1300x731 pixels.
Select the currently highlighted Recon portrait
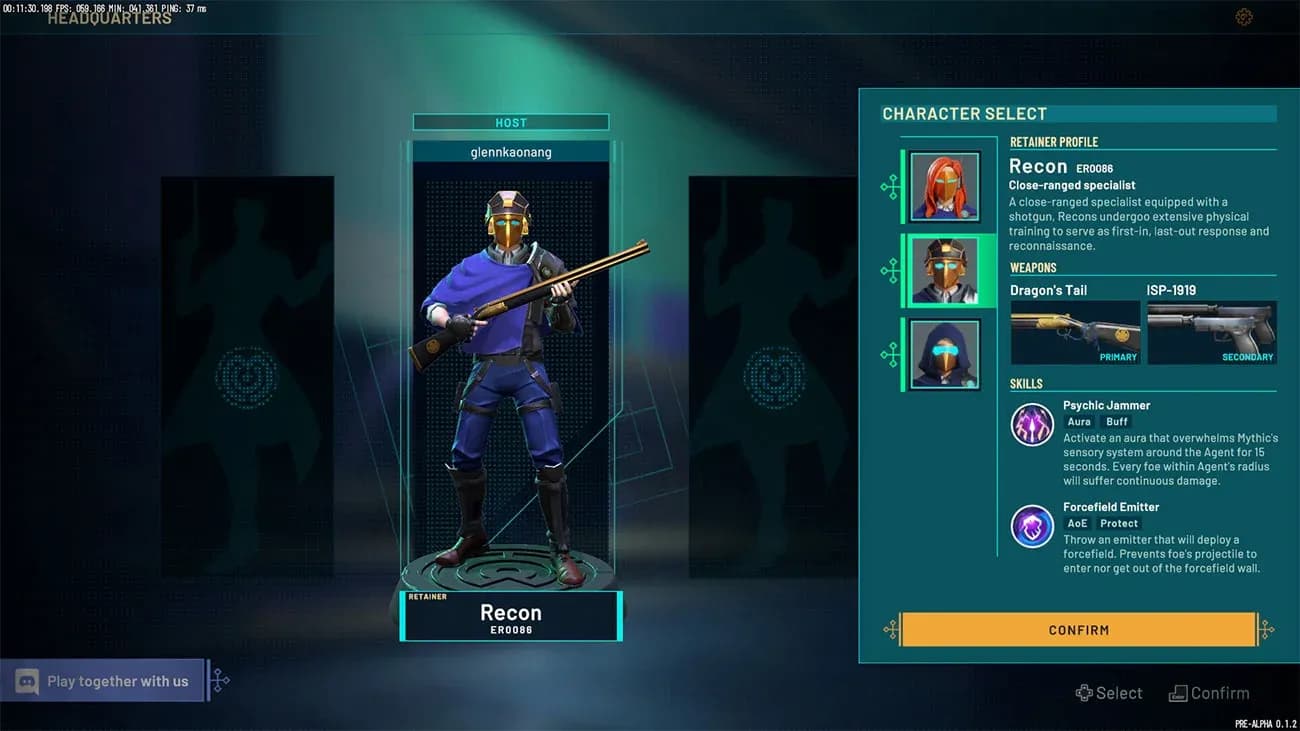click(x=945, y=269)
